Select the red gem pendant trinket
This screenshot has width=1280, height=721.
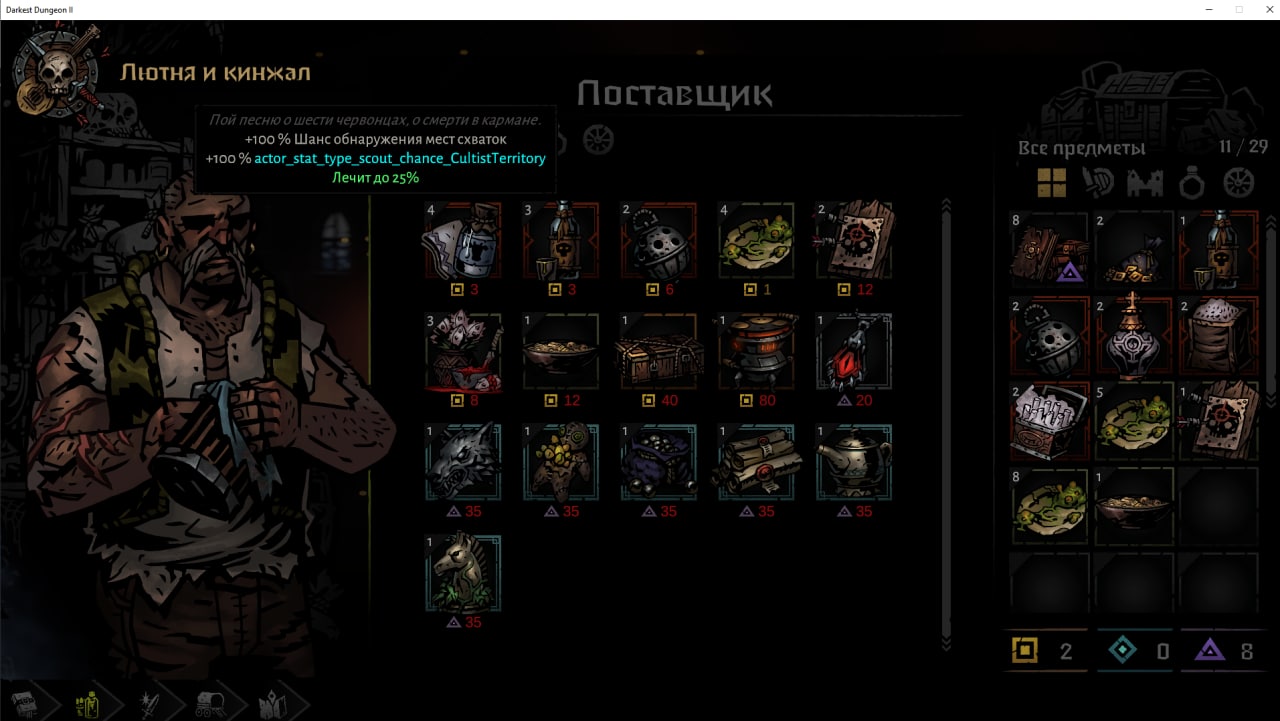pos(853,352)
